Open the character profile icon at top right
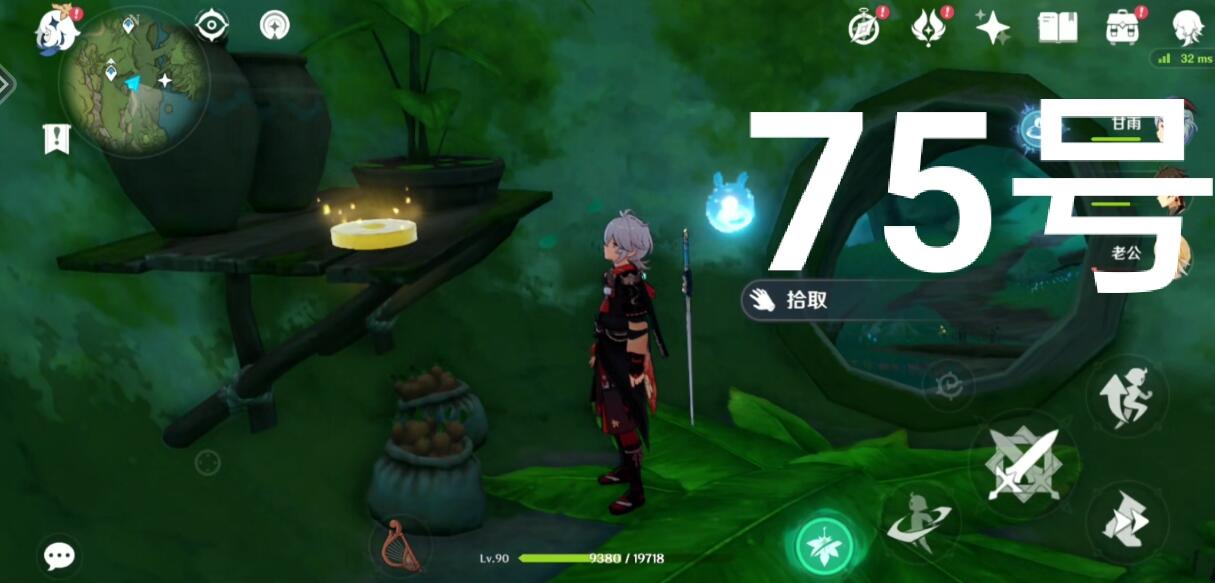Viewport: 1215px width, 583px height. [1188, 27]
